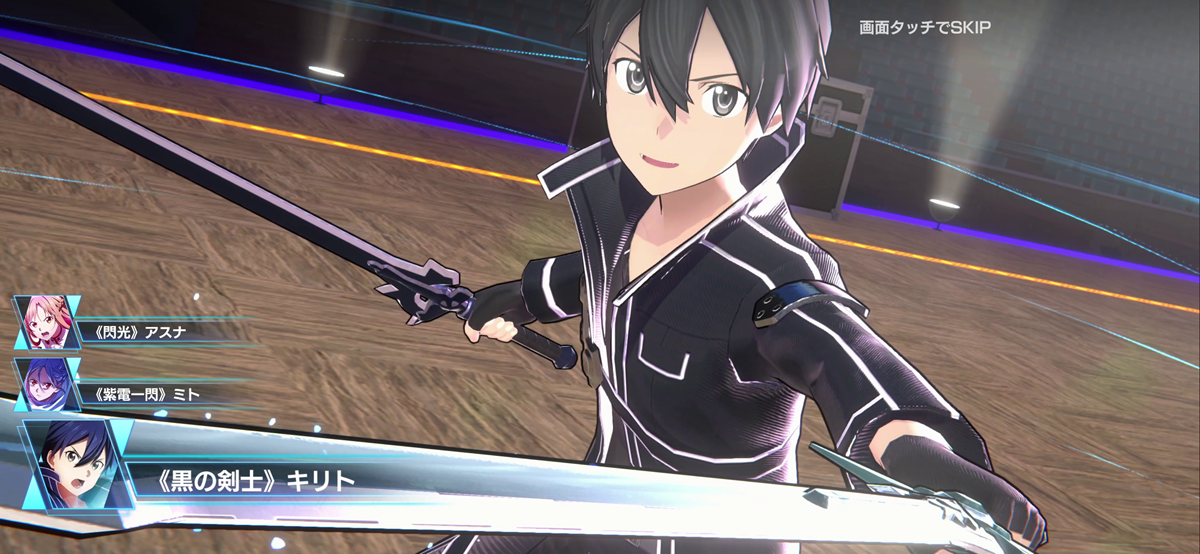Click Kirito's large character portrait
The width and height of the screenshot is (1200, 554).
click(77, 464)
